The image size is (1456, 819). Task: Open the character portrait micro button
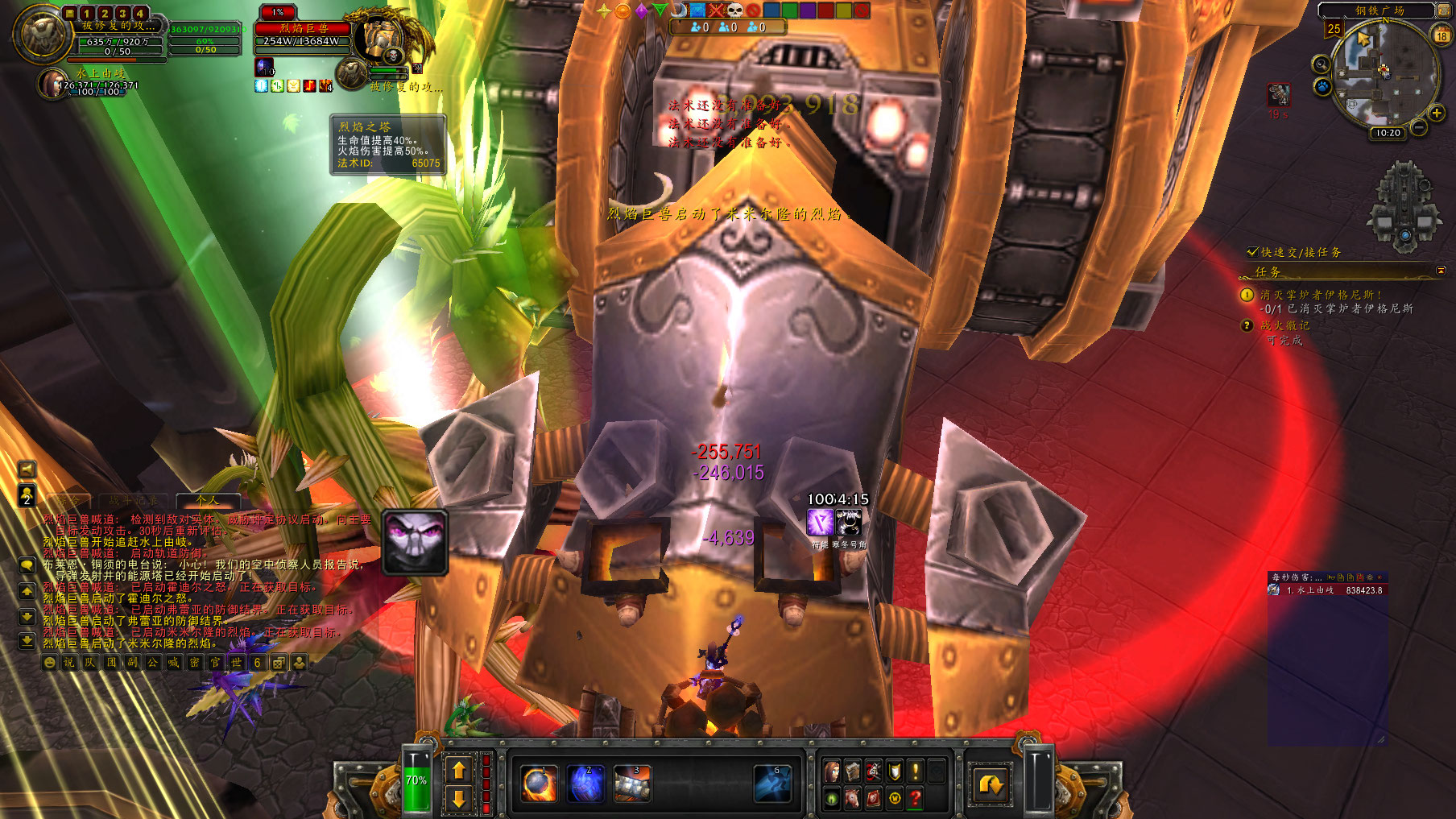pyautogui.click(x=832, y=771)
